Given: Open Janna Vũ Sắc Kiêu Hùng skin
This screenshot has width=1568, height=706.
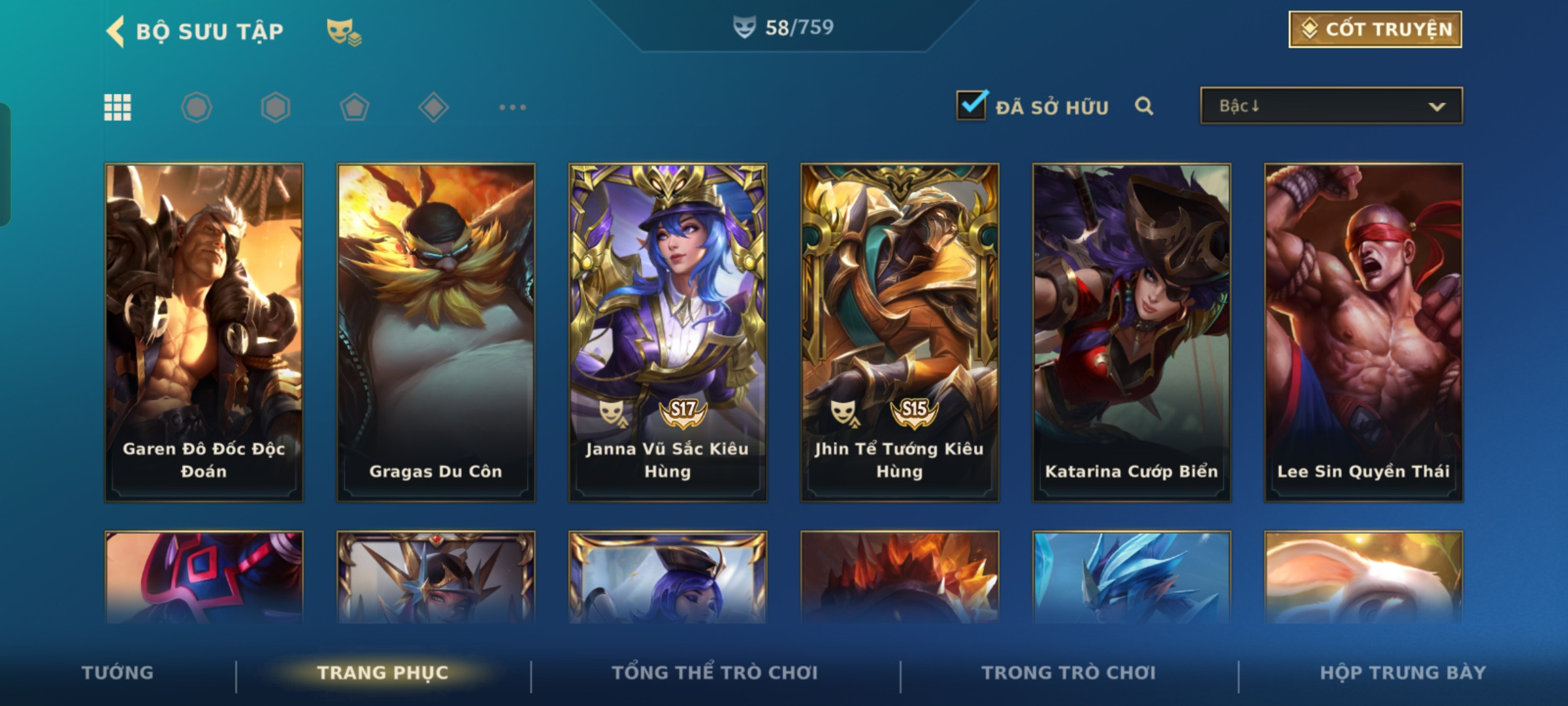Looking at the screenshot, I should pyautogui.click(x=668, y=332).
